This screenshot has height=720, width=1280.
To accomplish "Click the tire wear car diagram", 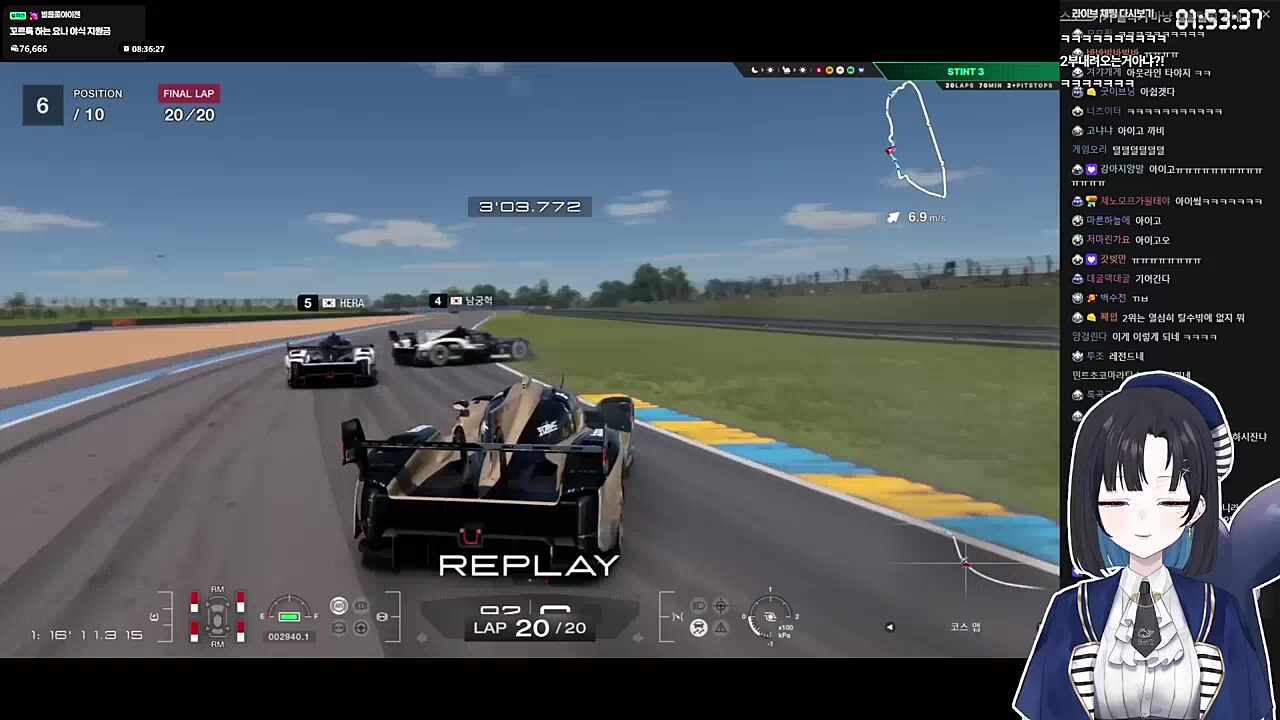I will coord(217,615).
